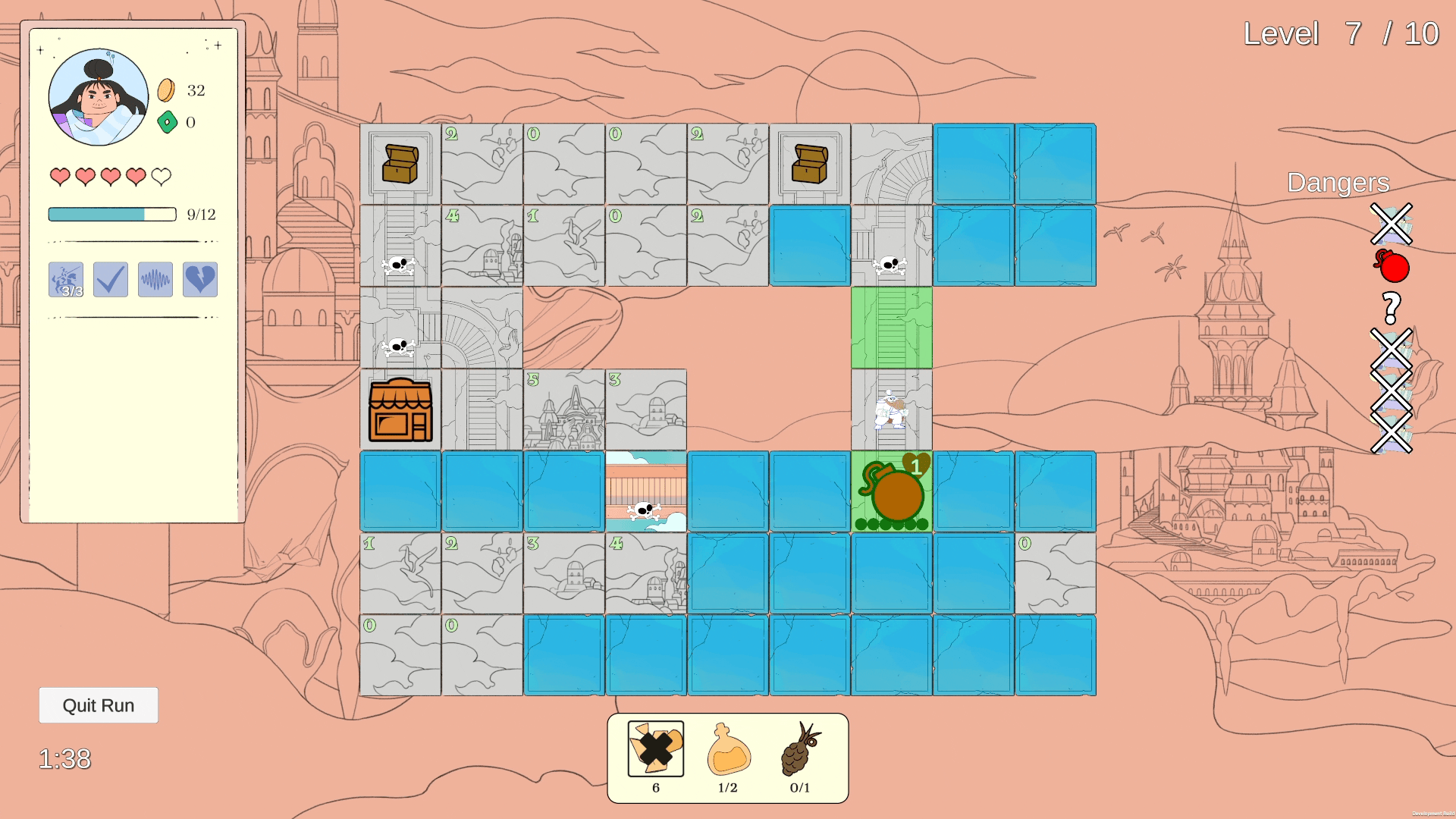1456x819 pixels.
Task: Select the knight charge ability showing 3/3
Action: (x=67, y=279)
